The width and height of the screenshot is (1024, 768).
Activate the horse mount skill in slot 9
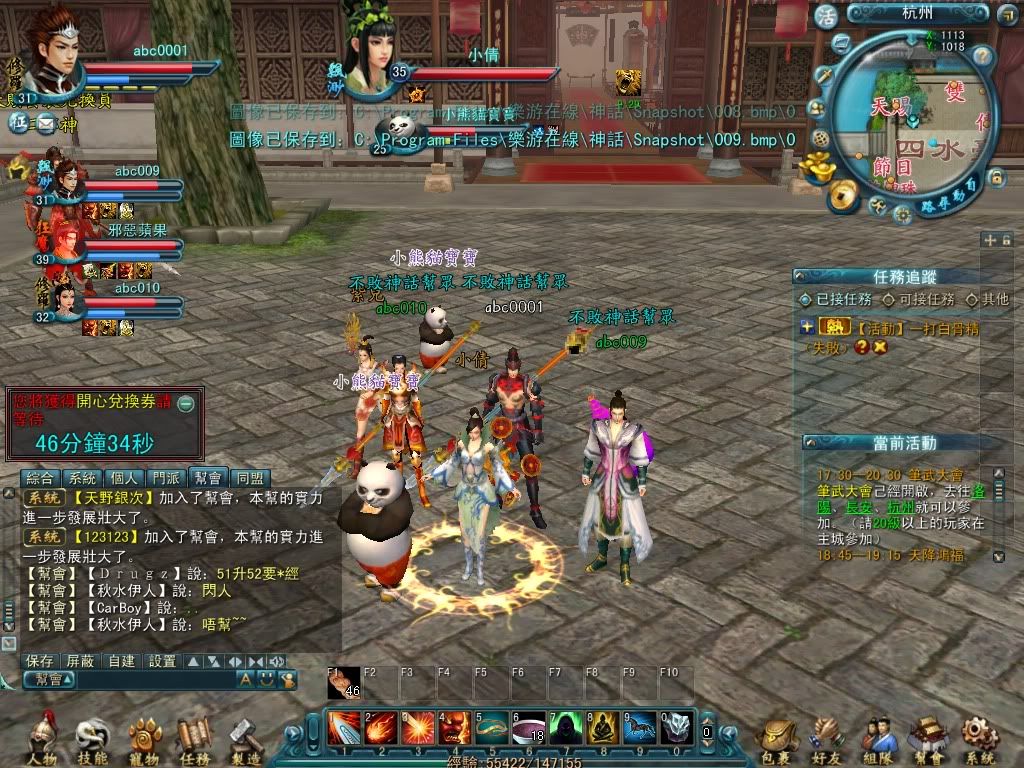pos(640,727)
